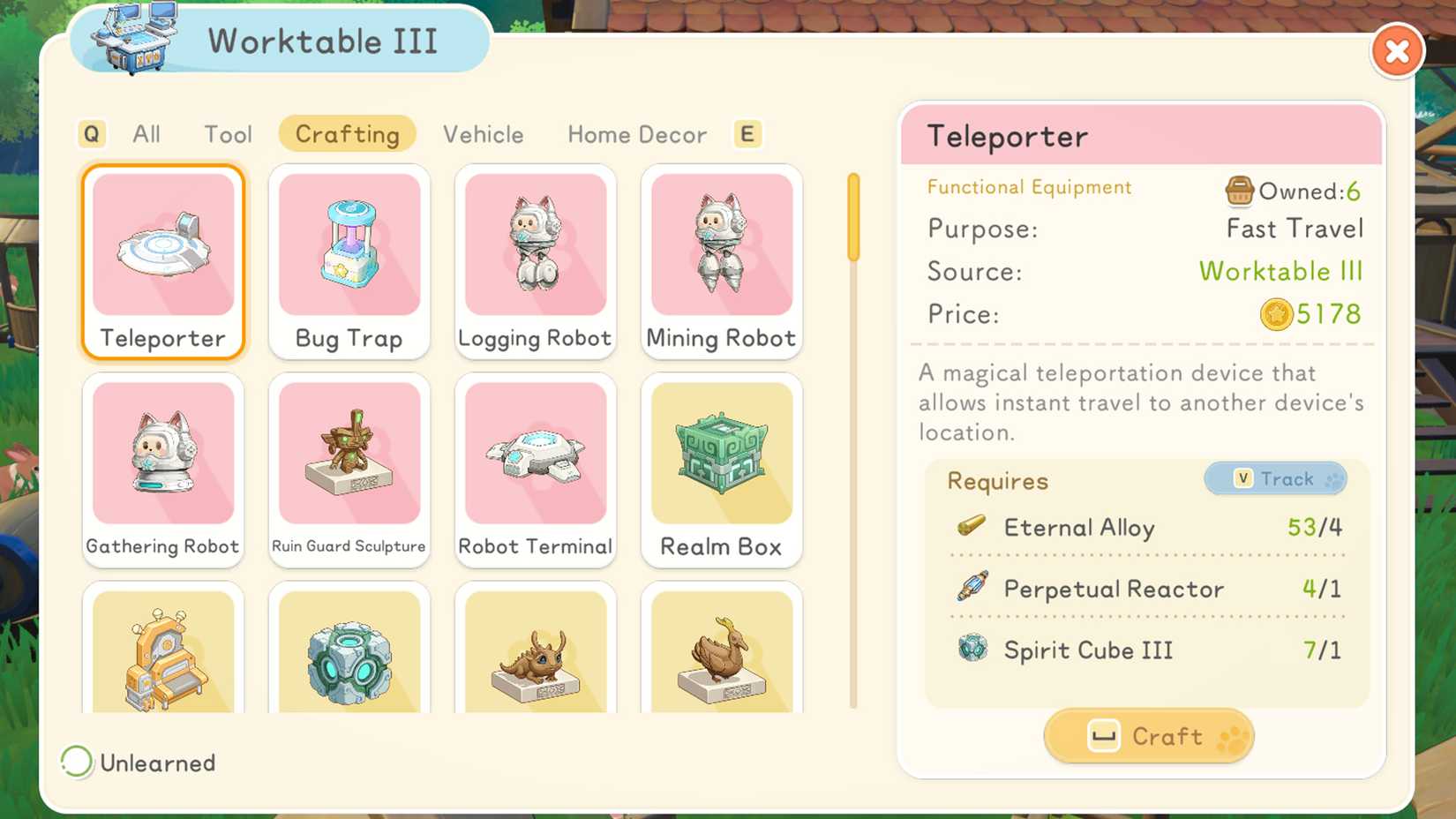The height and width of the screenshot is (819, 1456).
Task: Open Worktable III source link
Action: [1281, 271]
